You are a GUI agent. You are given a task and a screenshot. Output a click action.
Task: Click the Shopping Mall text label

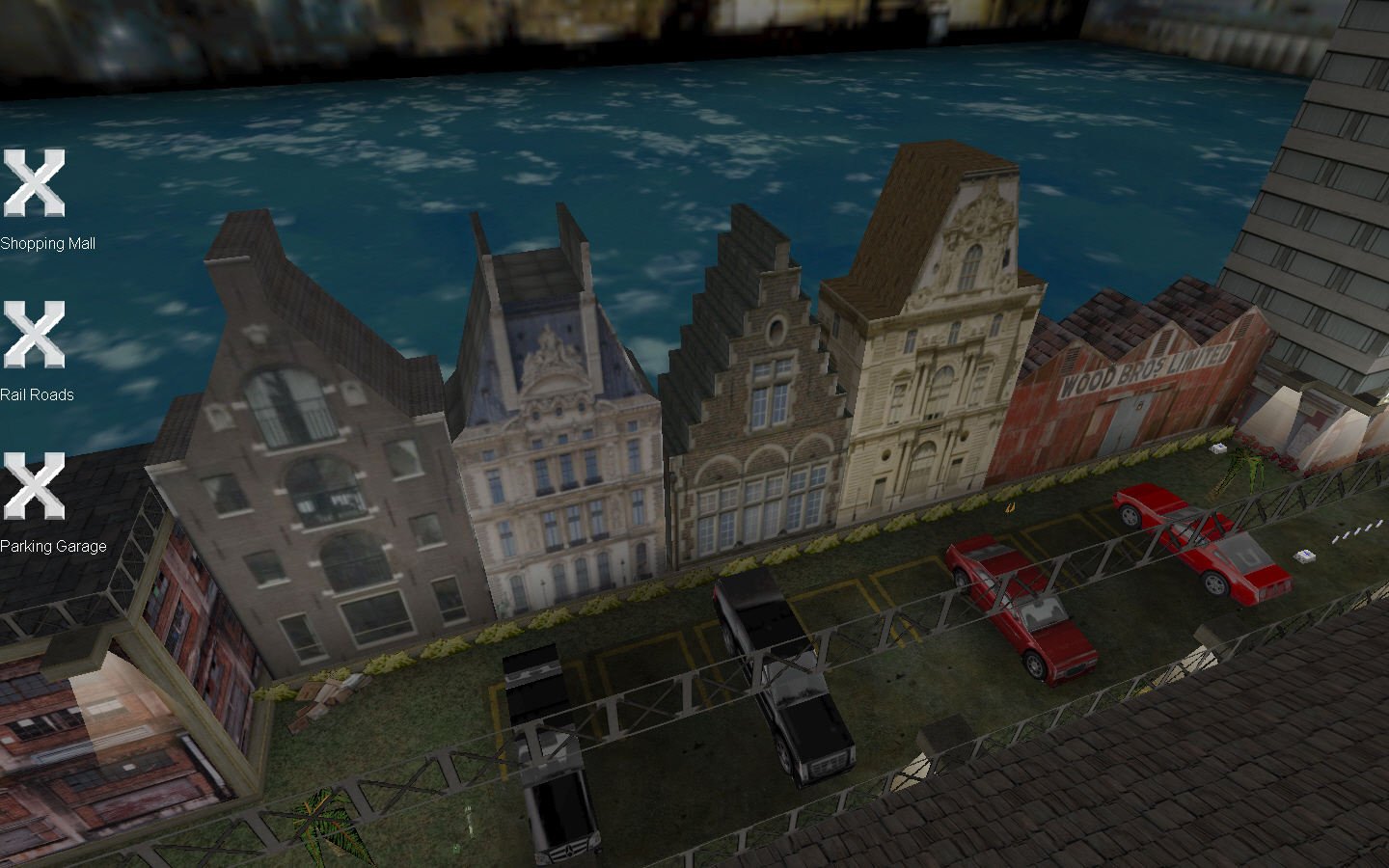pos(47,243)
